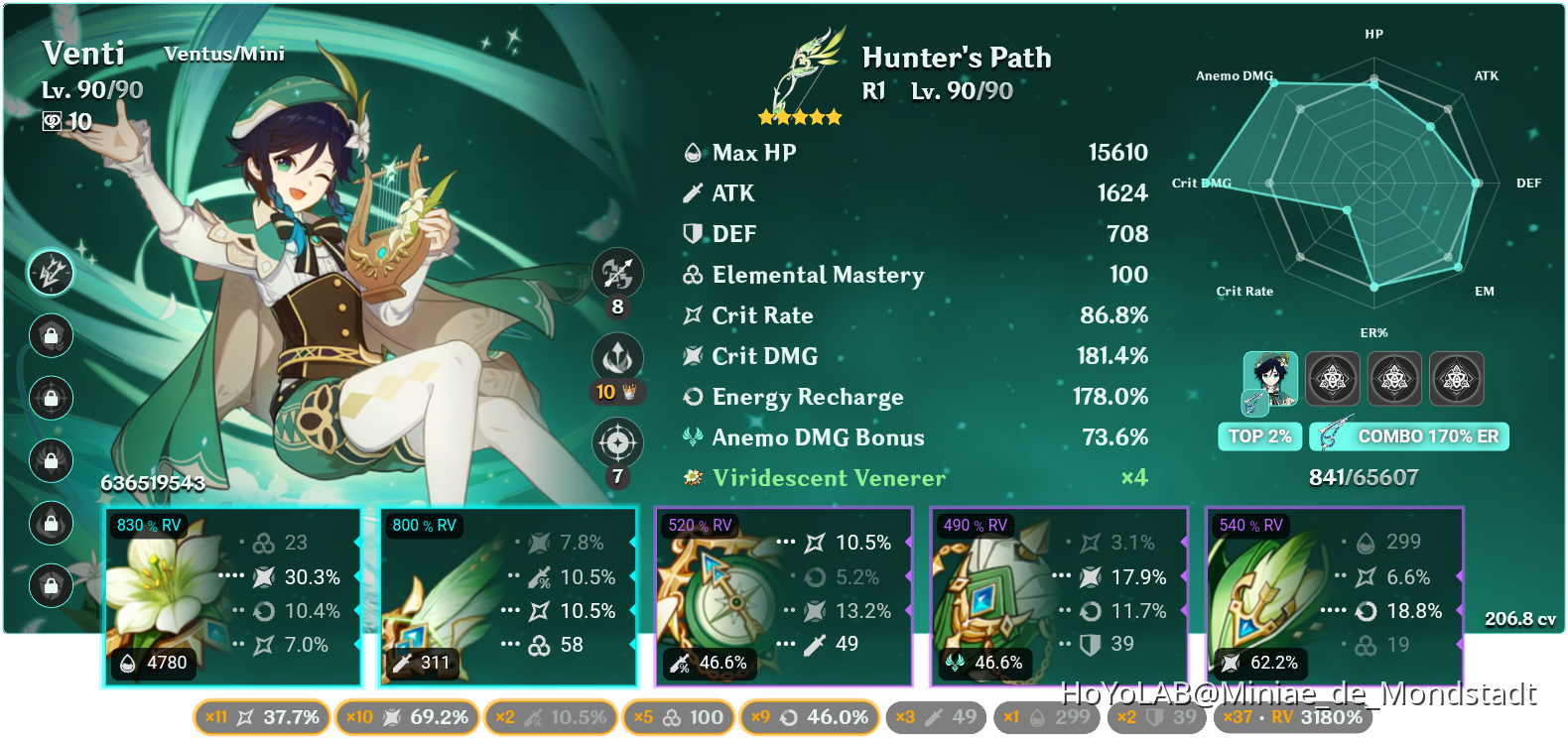Select Venti's elemental skill icon in left sidebar
Viewport: 1568px width, 741px height.
(51, 274)
